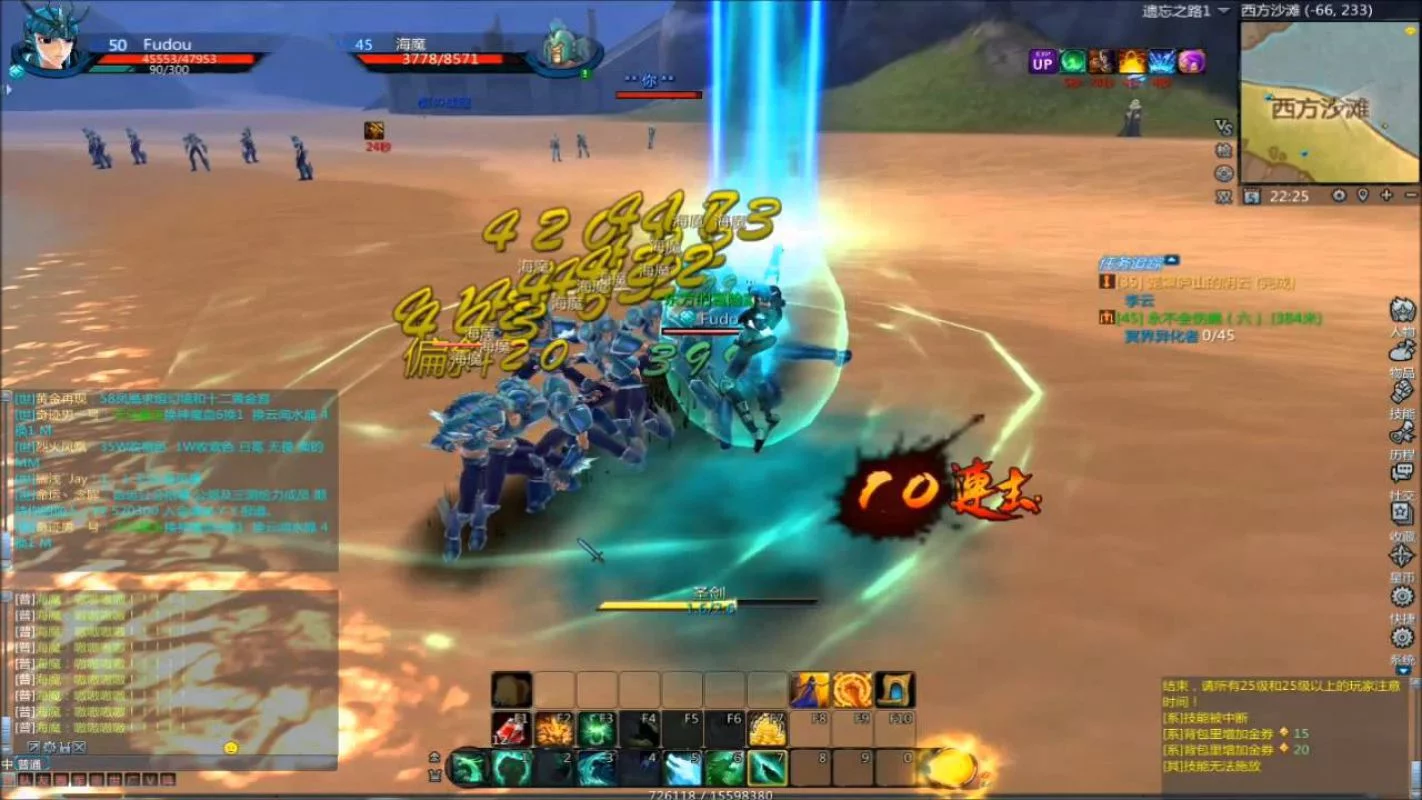
Task: Cast the highlighted blade skill in slot 7
Action: point(767,768)
